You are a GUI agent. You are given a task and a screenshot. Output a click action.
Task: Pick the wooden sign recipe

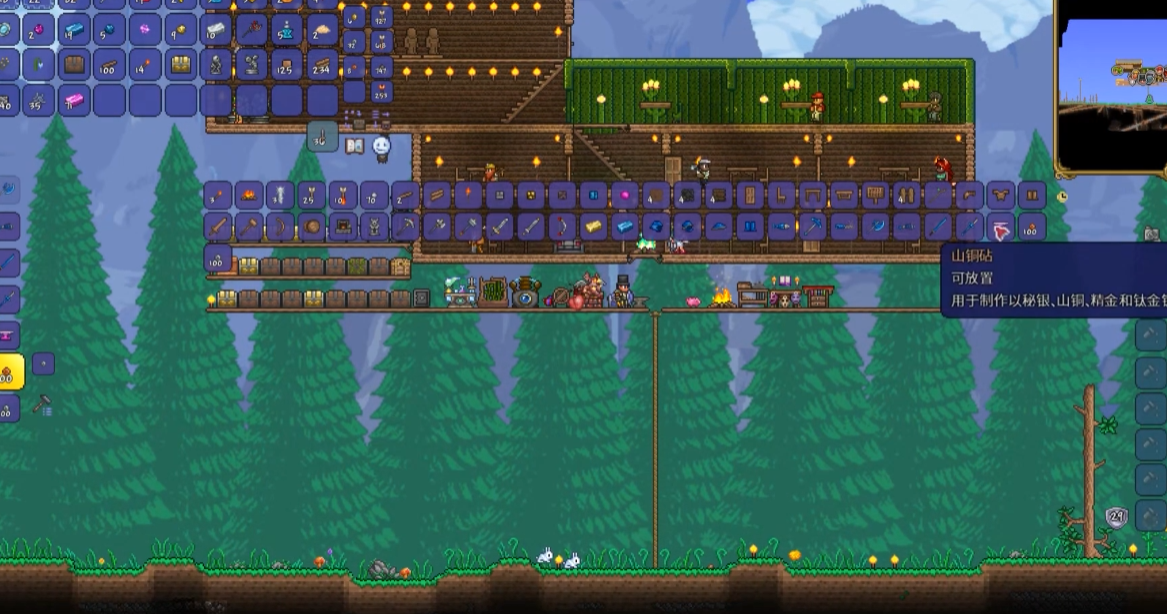point(875,195)
